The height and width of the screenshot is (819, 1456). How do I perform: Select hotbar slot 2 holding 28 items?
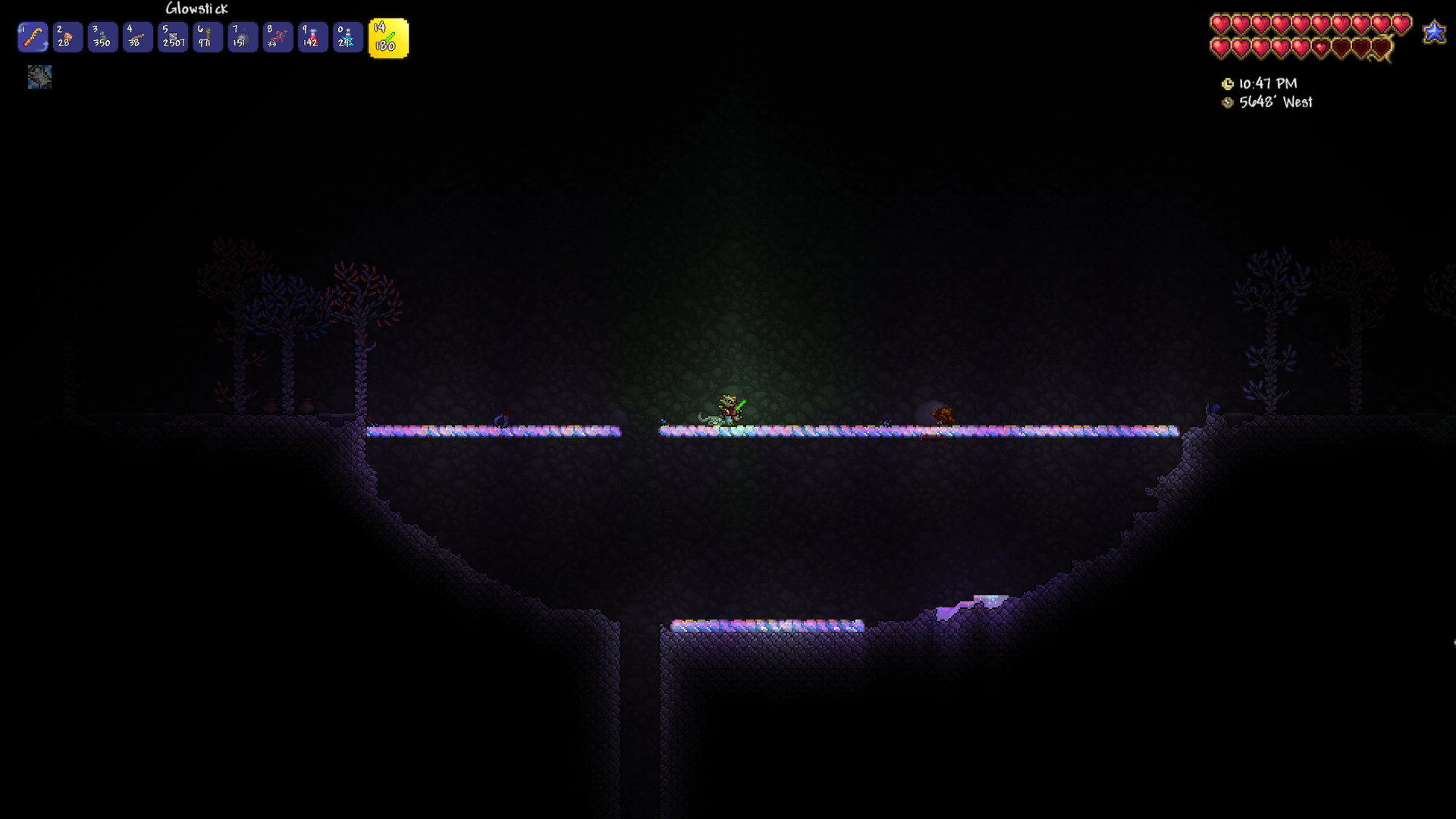click(67, 37)
